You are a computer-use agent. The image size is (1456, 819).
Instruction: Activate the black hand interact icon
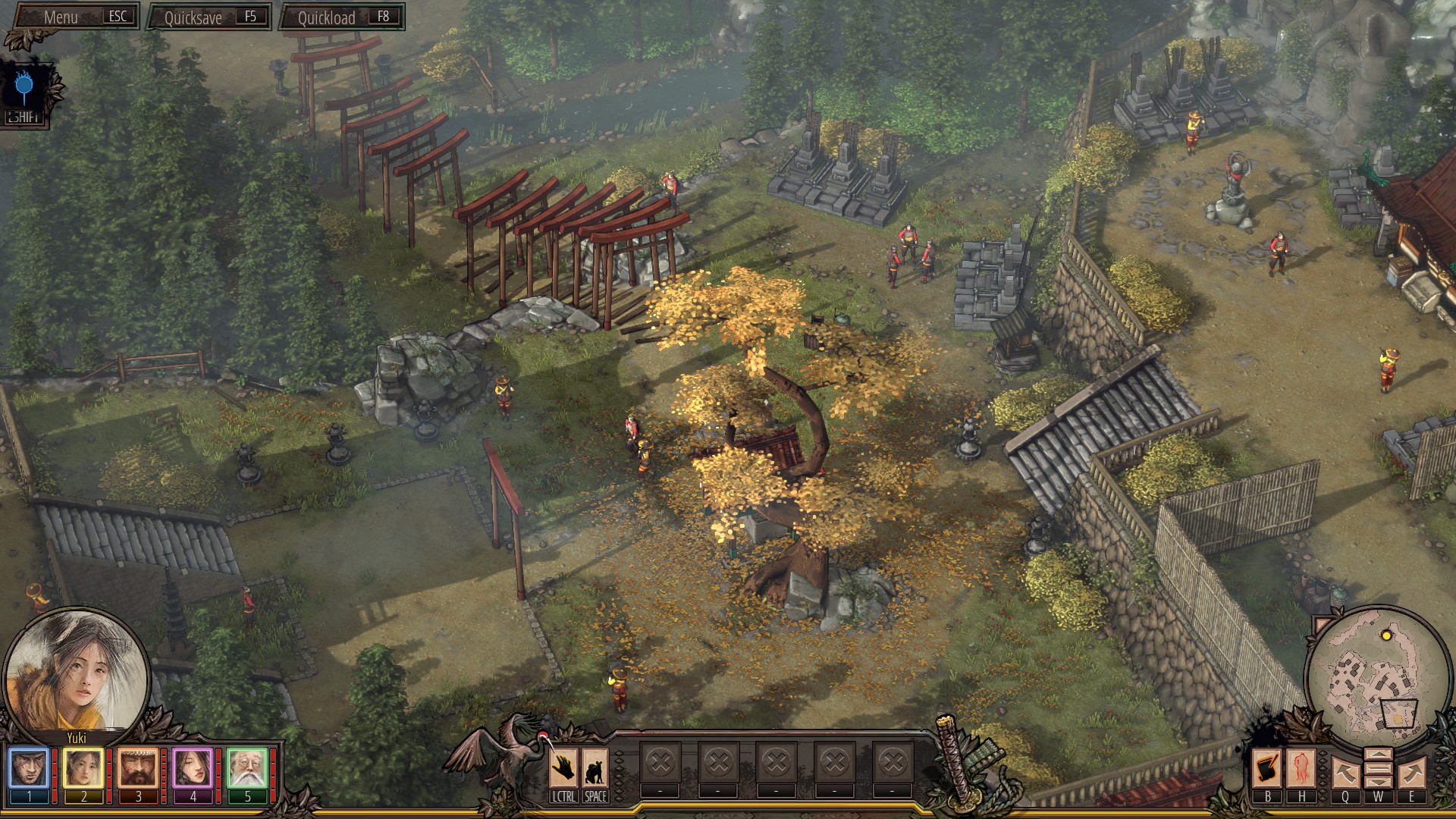click(x=563, y=768)
